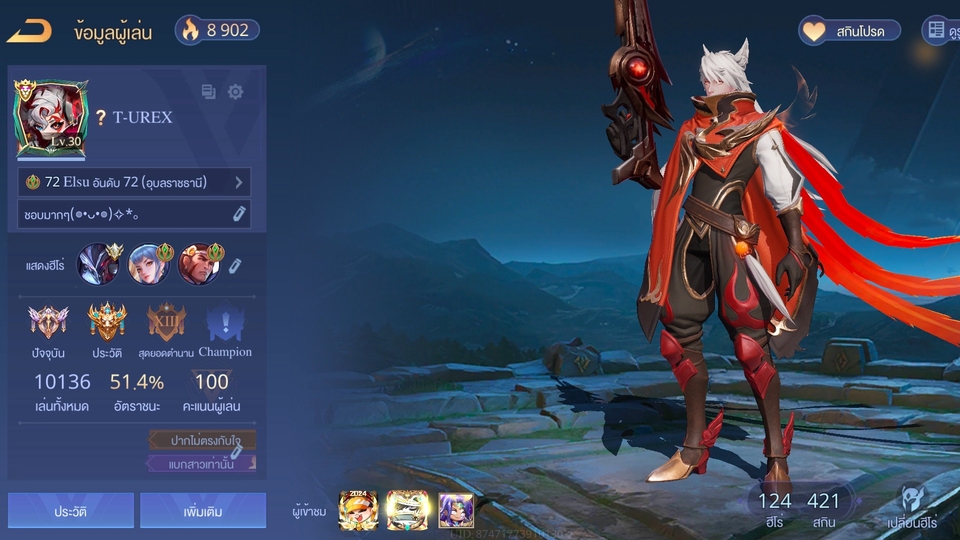Open the เพิ่มเติม more info button
The width and height of the screenshot is (960, 540).
point(203,510)
